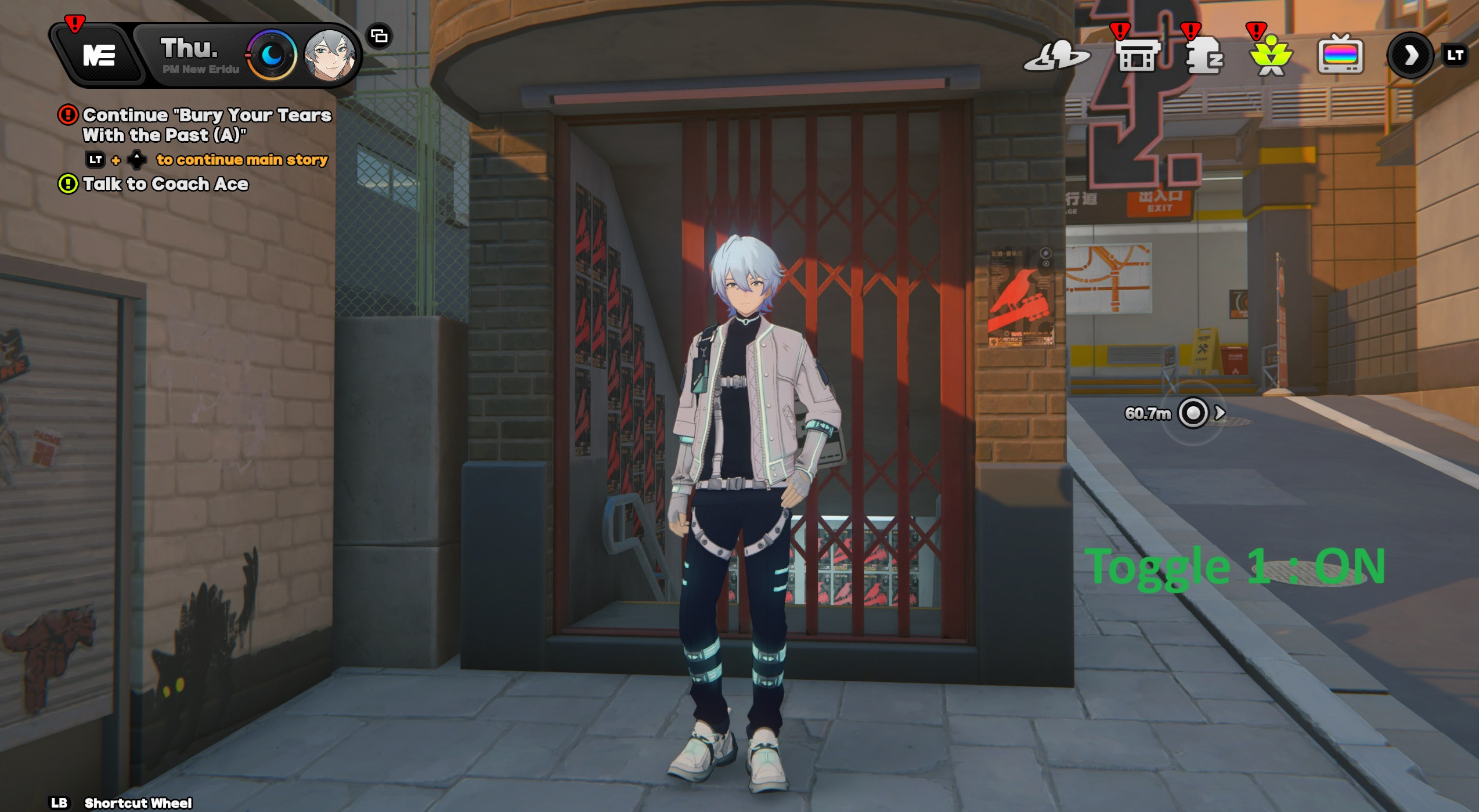This screenshot has width=1479, height=812.
Task: Click the day-night time dial ring
Action: tap(270, 54)
